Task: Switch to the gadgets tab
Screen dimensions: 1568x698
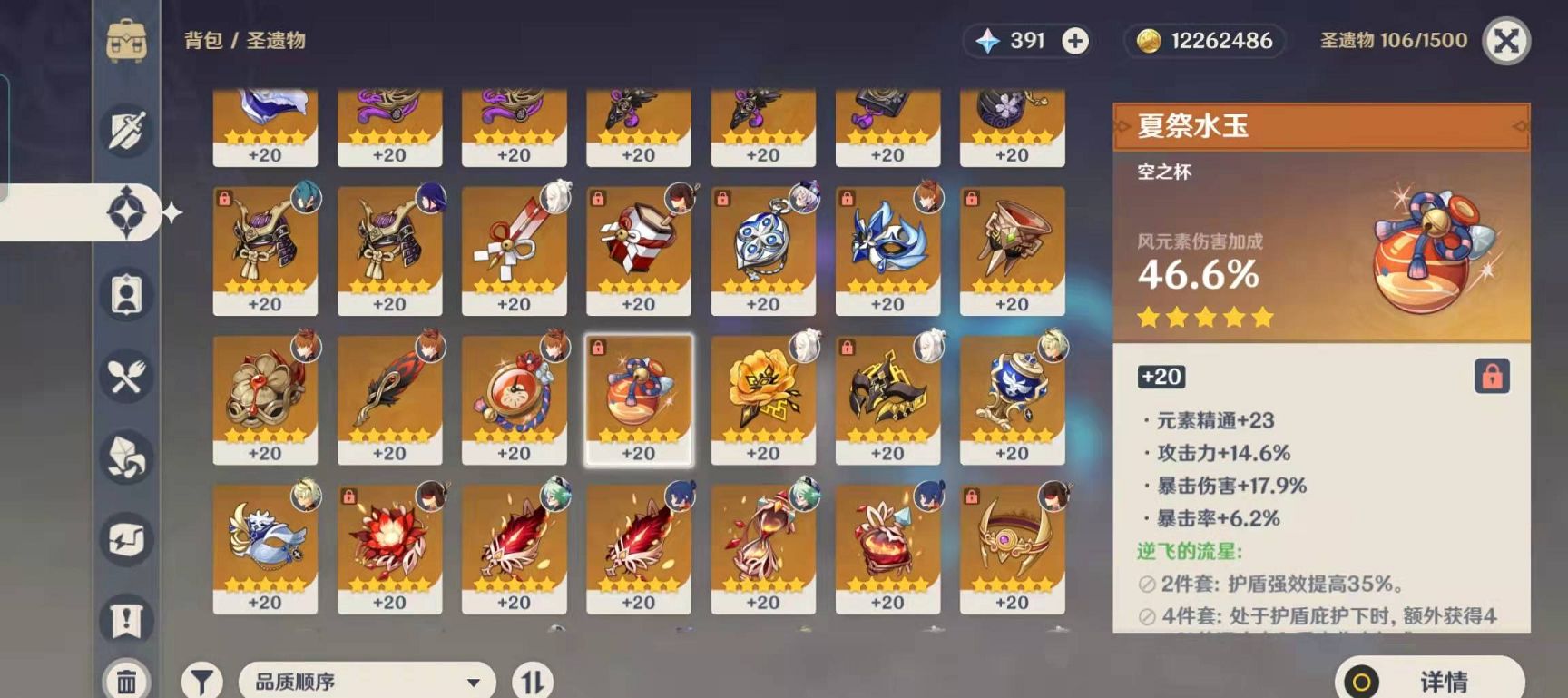Action: (126, 539)
